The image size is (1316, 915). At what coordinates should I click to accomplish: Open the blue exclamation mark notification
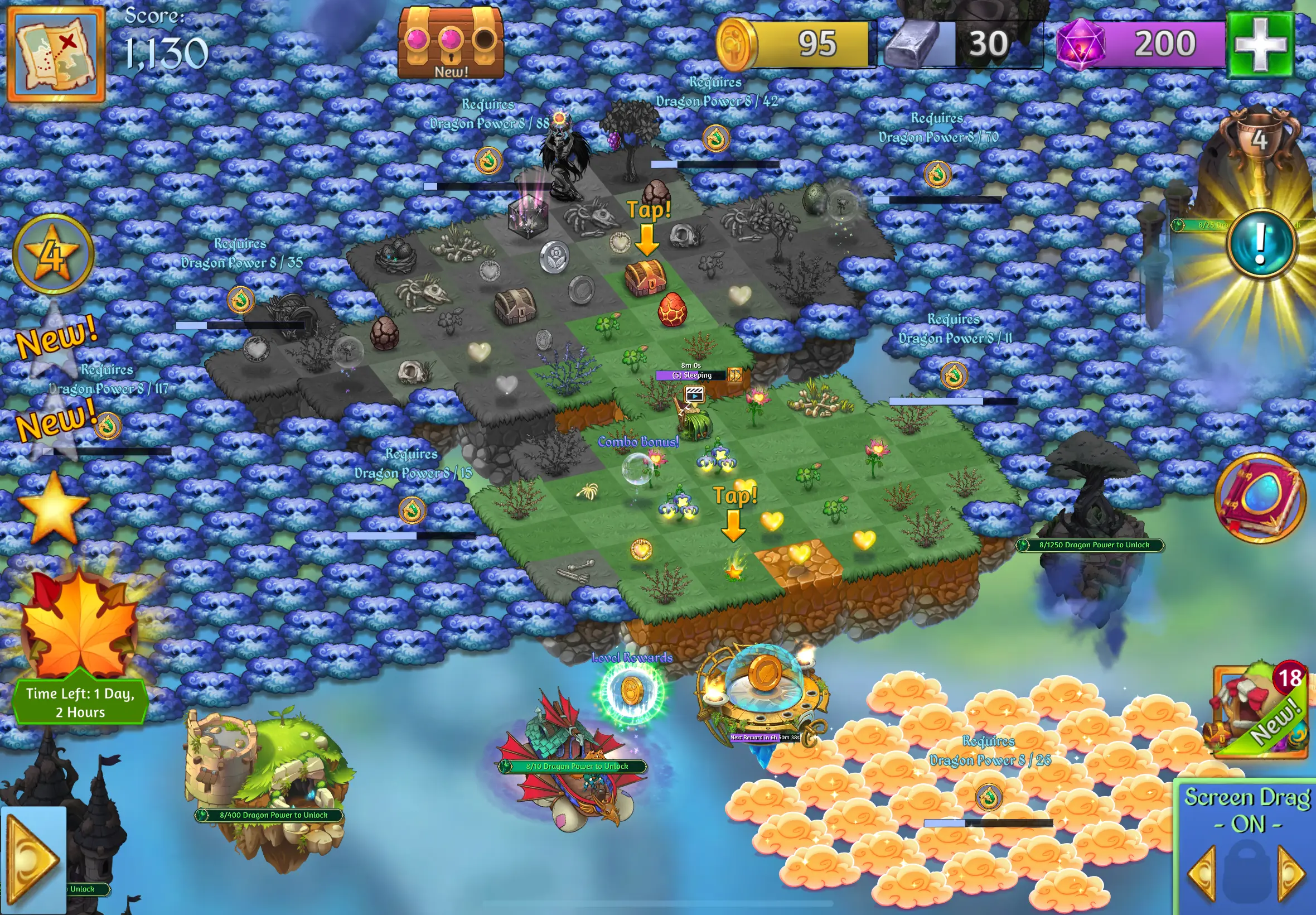coord(1260,244)
